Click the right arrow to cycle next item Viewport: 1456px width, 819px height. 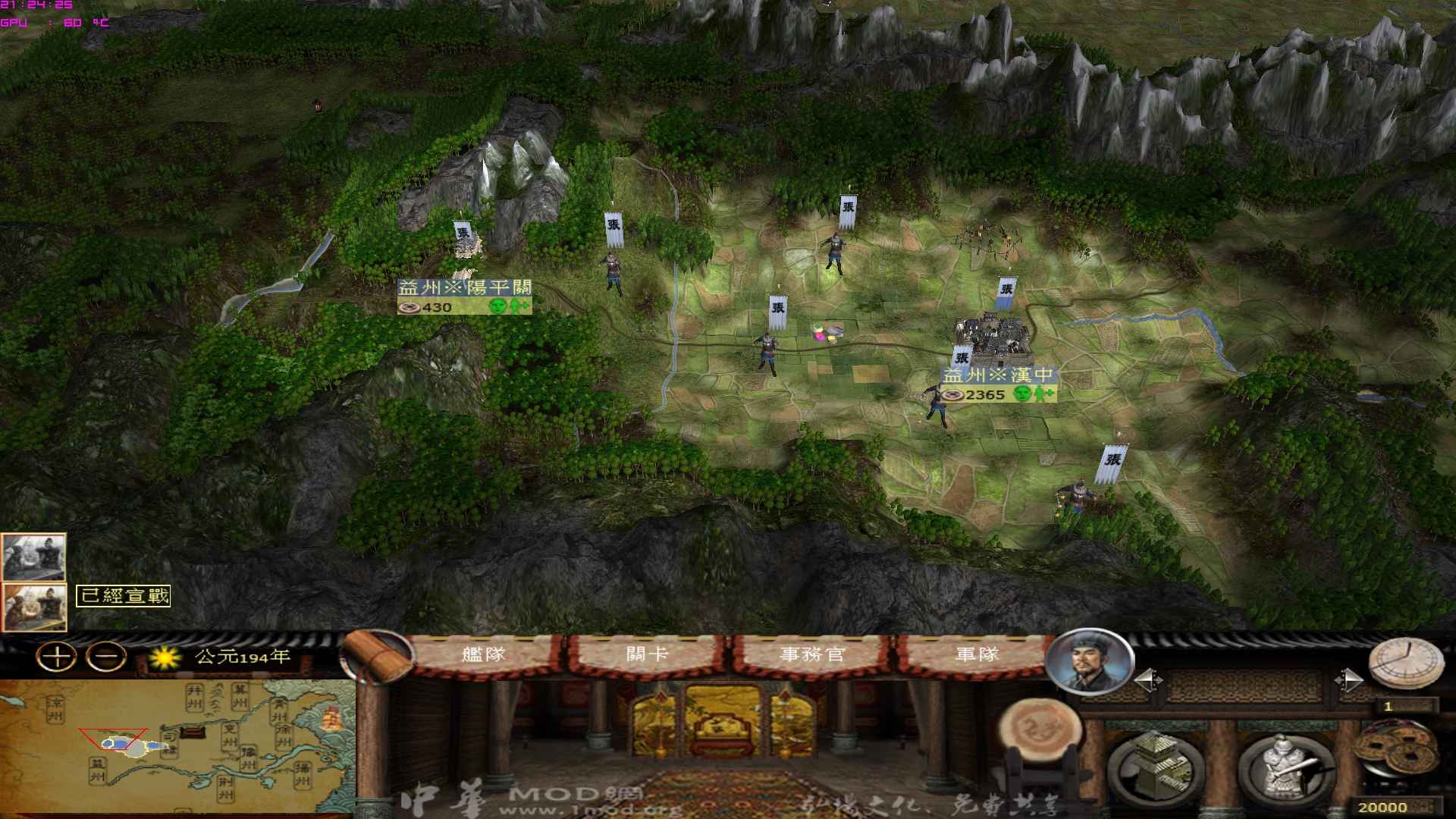1349,679
